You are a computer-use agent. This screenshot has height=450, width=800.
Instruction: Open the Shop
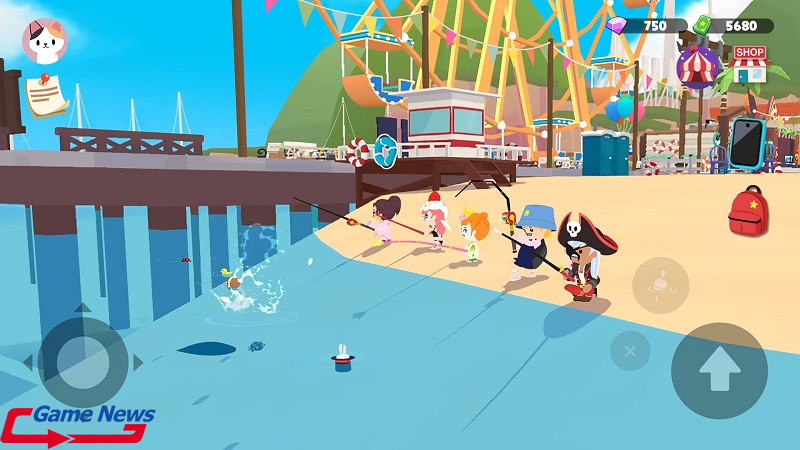(x=748, y=64)
